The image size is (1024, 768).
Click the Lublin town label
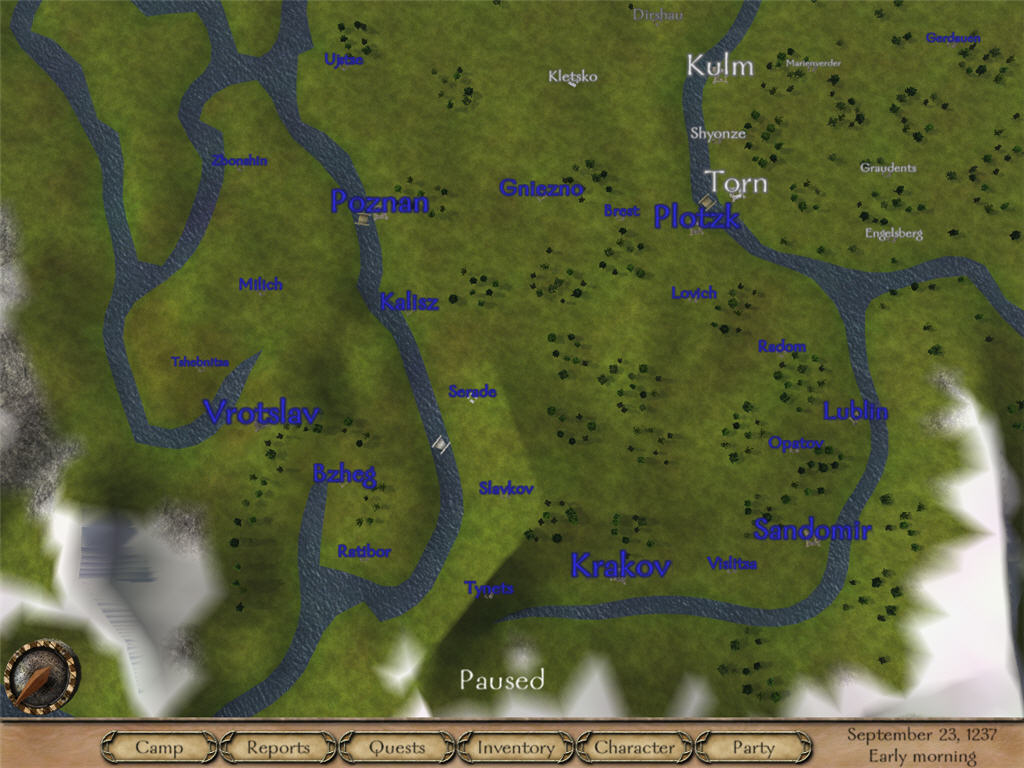[855, 411]
